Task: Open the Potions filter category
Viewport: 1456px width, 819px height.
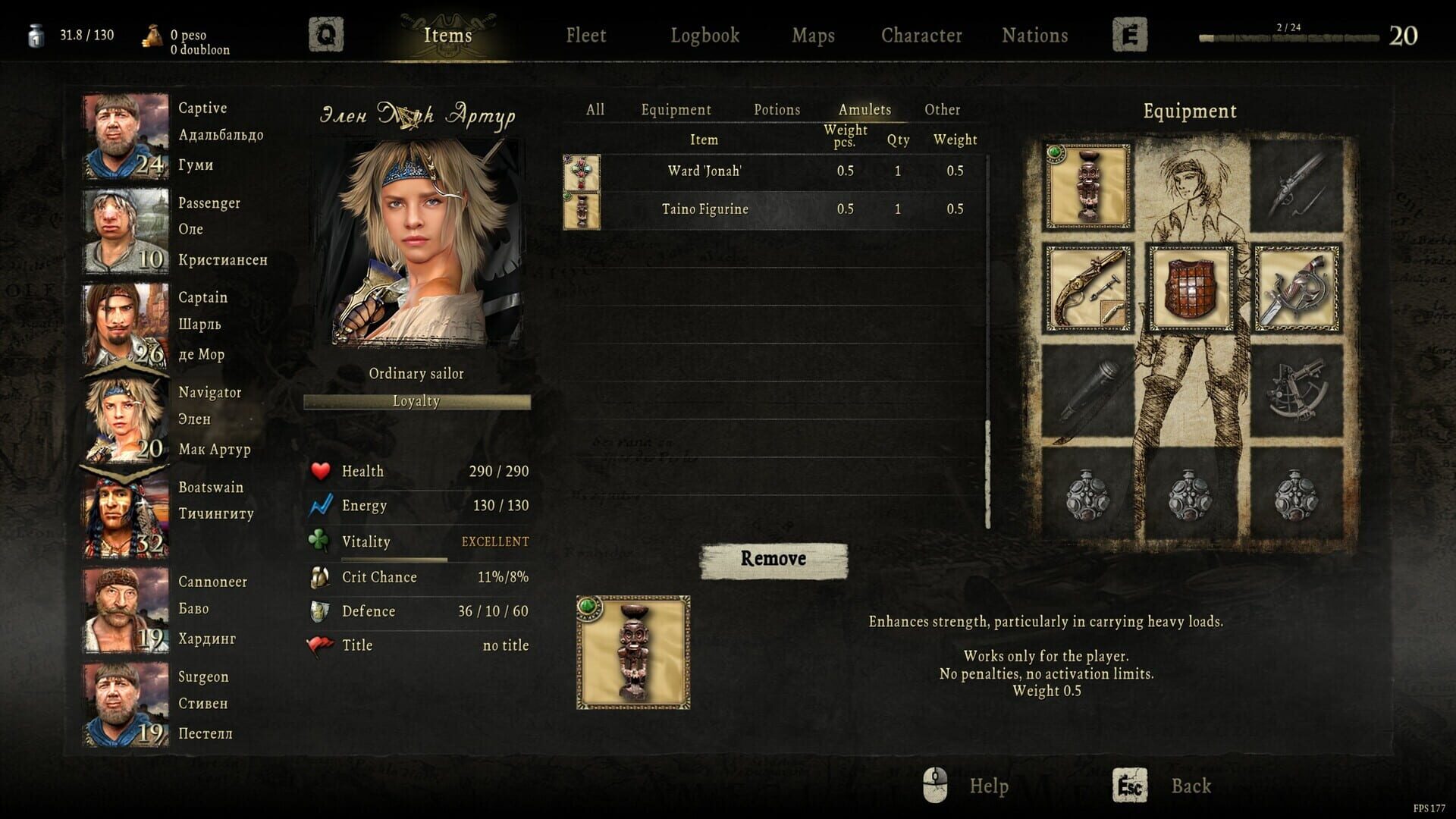Action: [777, 110]
